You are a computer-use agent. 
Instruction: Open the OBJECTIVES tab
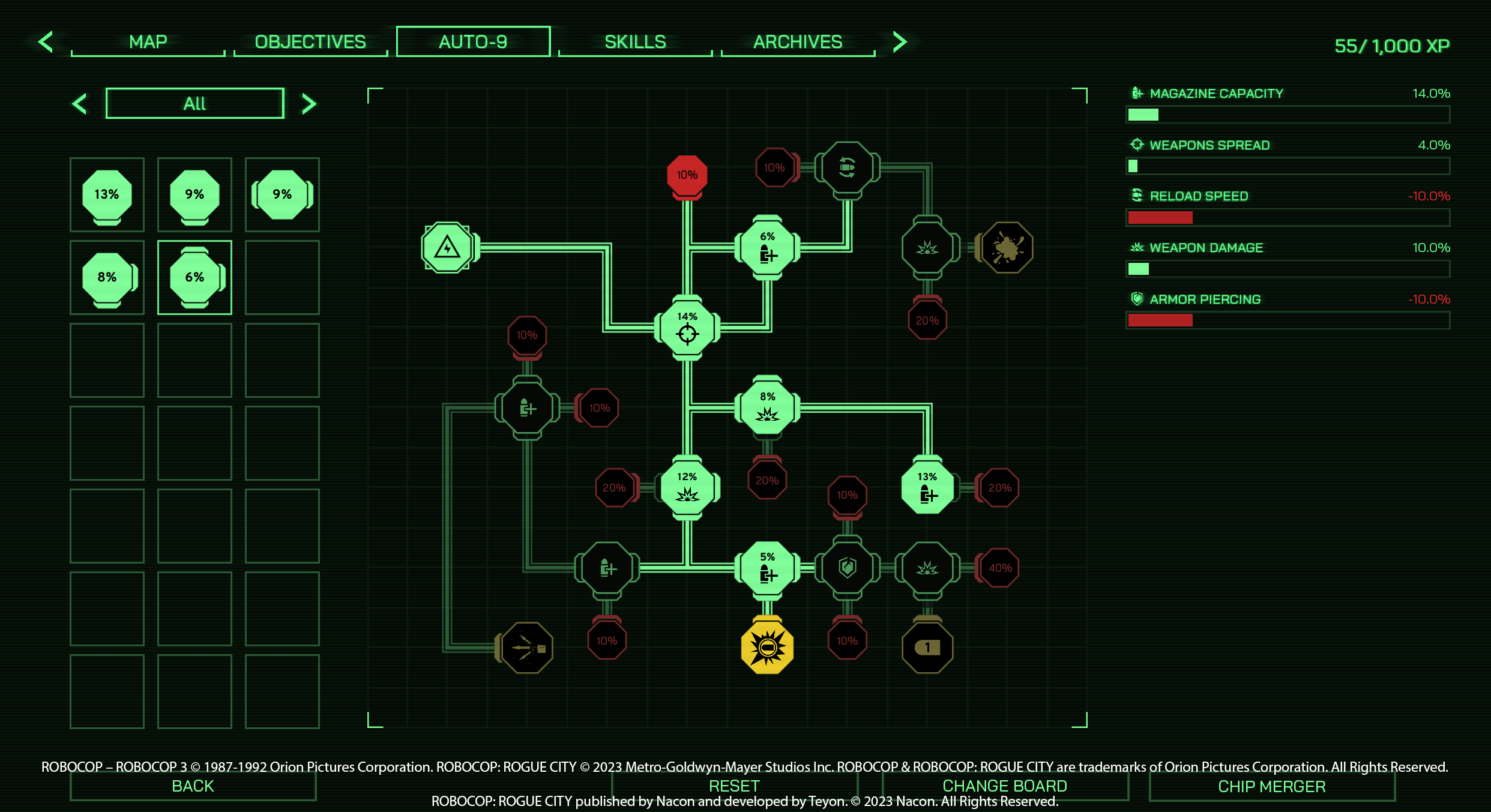[x=310, y=42]
